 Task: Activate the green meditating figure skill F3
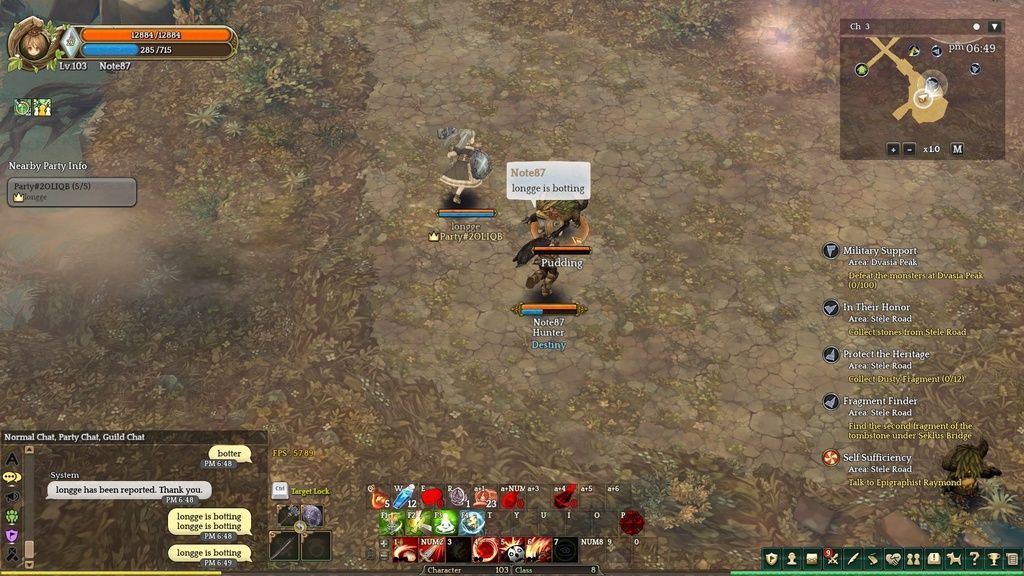(x=445, y=522)
